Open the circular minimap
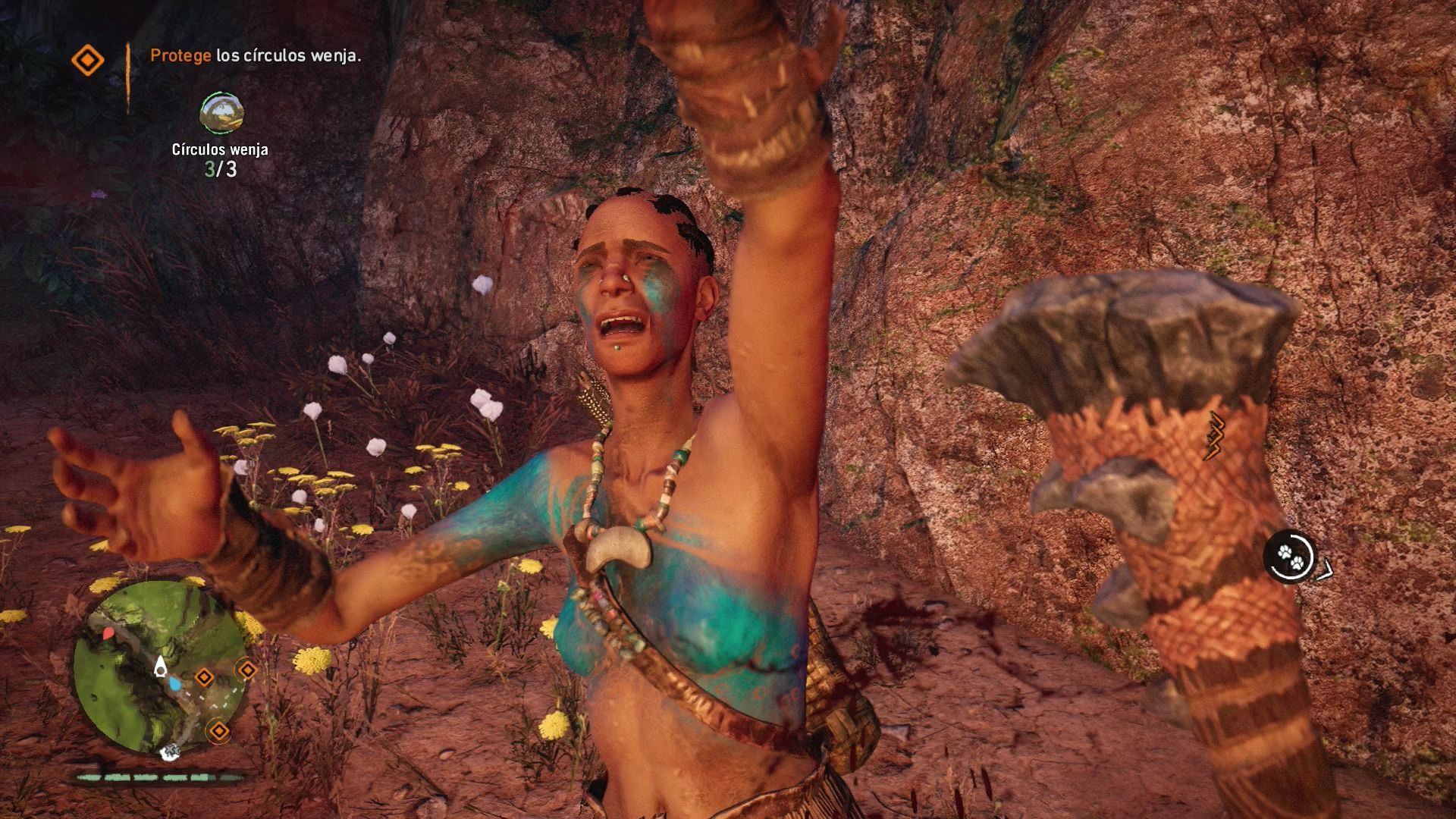1456x819 pixels. pyautogui.click(x=159, y=667)
